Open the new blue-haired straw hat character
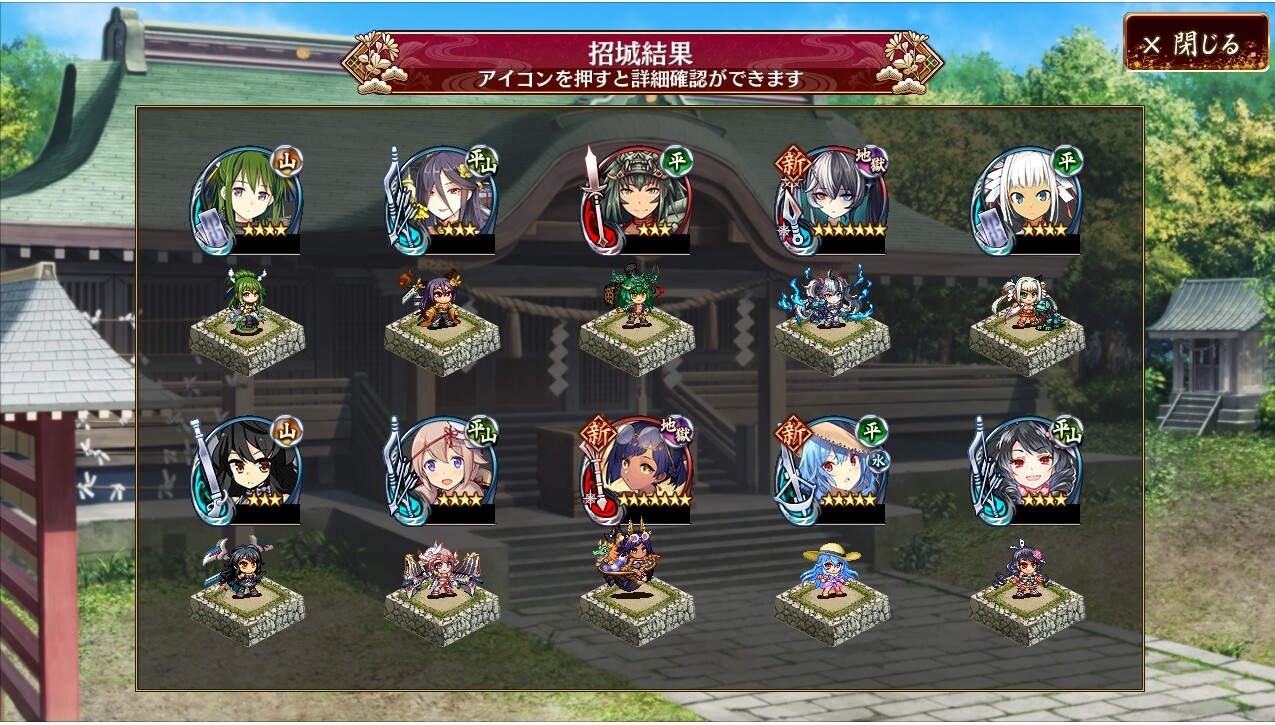This screenshot has height=725, width=1275. click(x=832, y=470)
